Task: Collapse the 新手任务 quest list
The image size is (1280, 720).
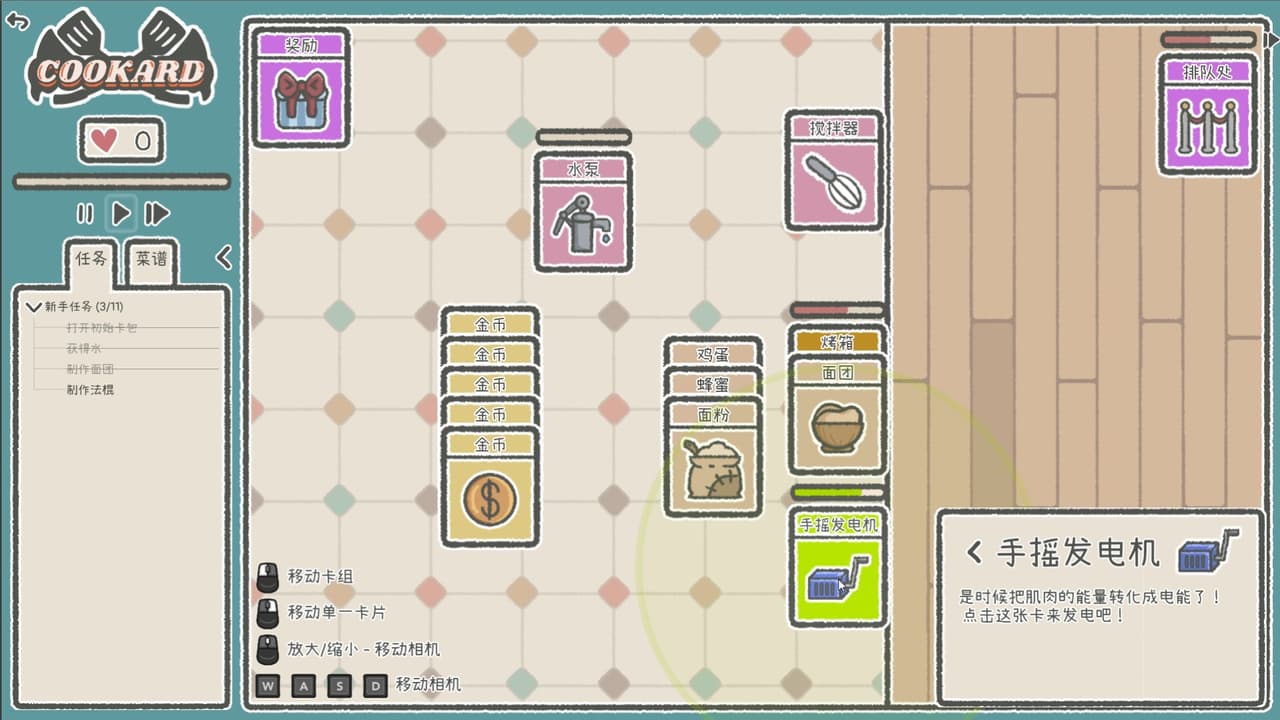Action: 35,307
